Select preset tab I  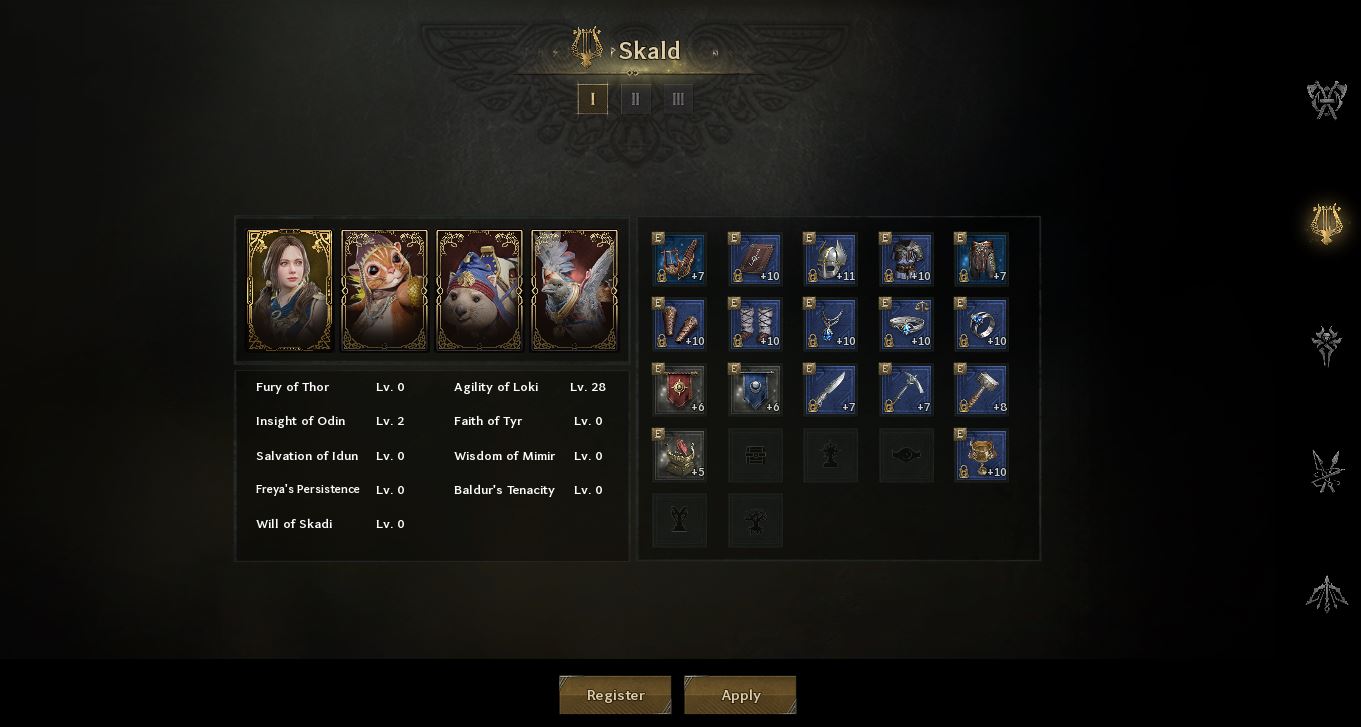592,99
